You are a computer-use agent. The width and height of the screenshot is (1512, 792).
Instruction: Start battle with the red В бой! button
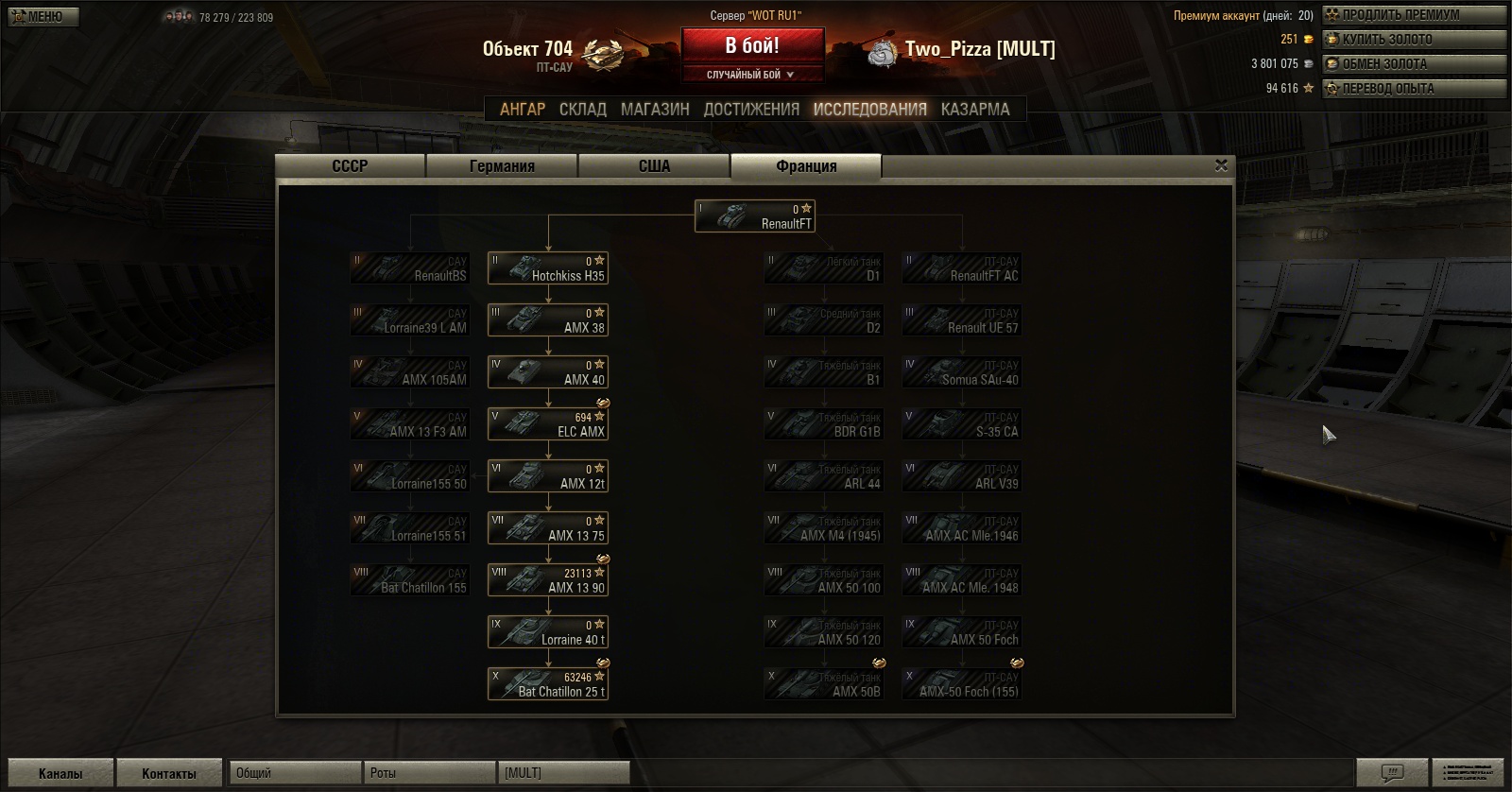[752, 46]
